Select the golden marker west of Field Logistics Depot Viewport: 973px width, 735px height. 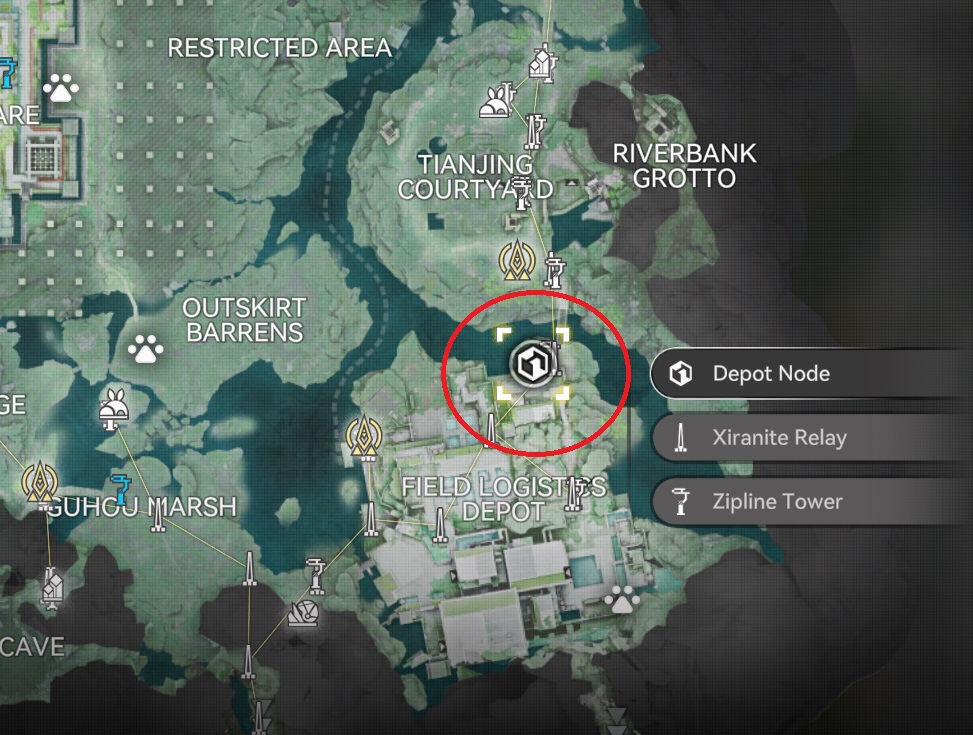[x=363, y=436]
